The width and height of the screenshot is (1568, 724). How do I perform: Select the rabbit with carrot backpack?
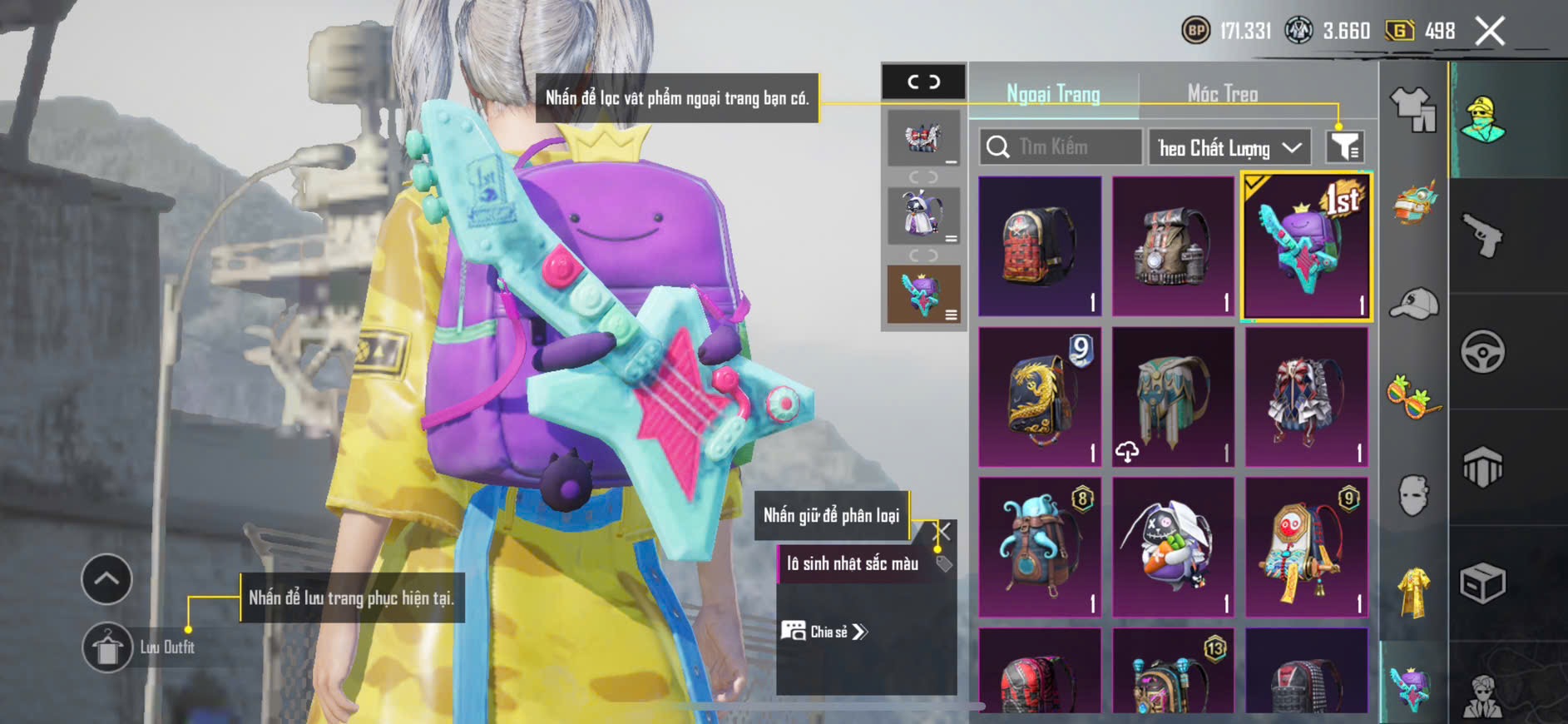[1173, 547]
